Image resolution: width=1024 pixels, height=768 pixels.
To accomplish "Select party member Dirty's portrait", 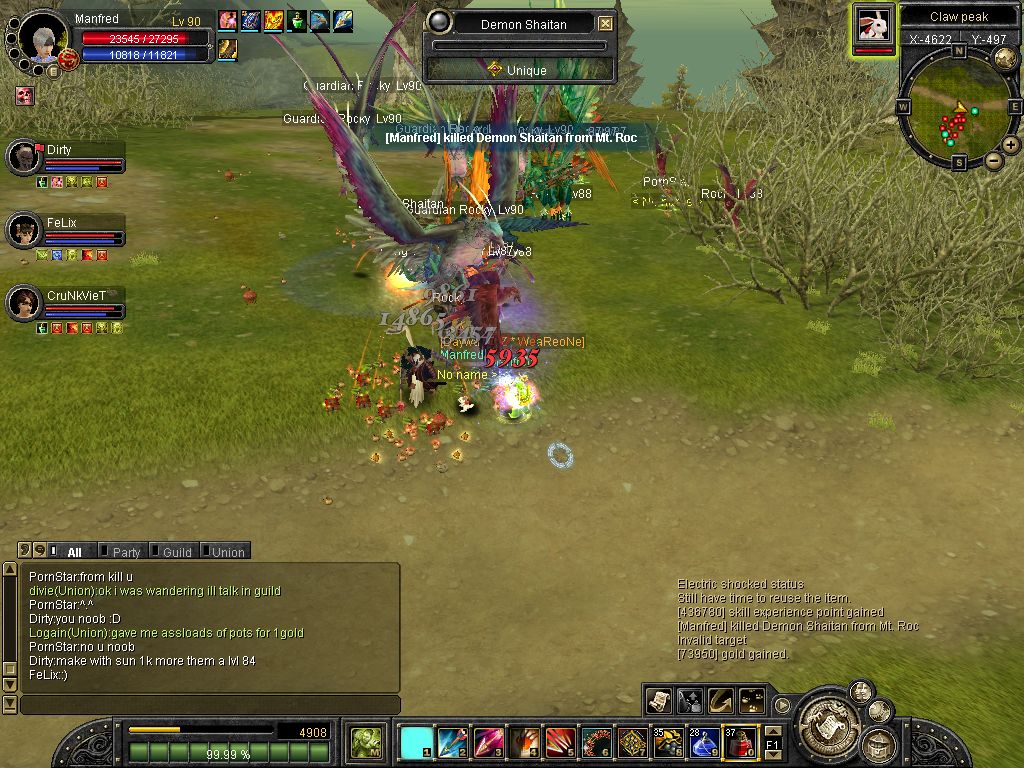I will tap(23, 157).
